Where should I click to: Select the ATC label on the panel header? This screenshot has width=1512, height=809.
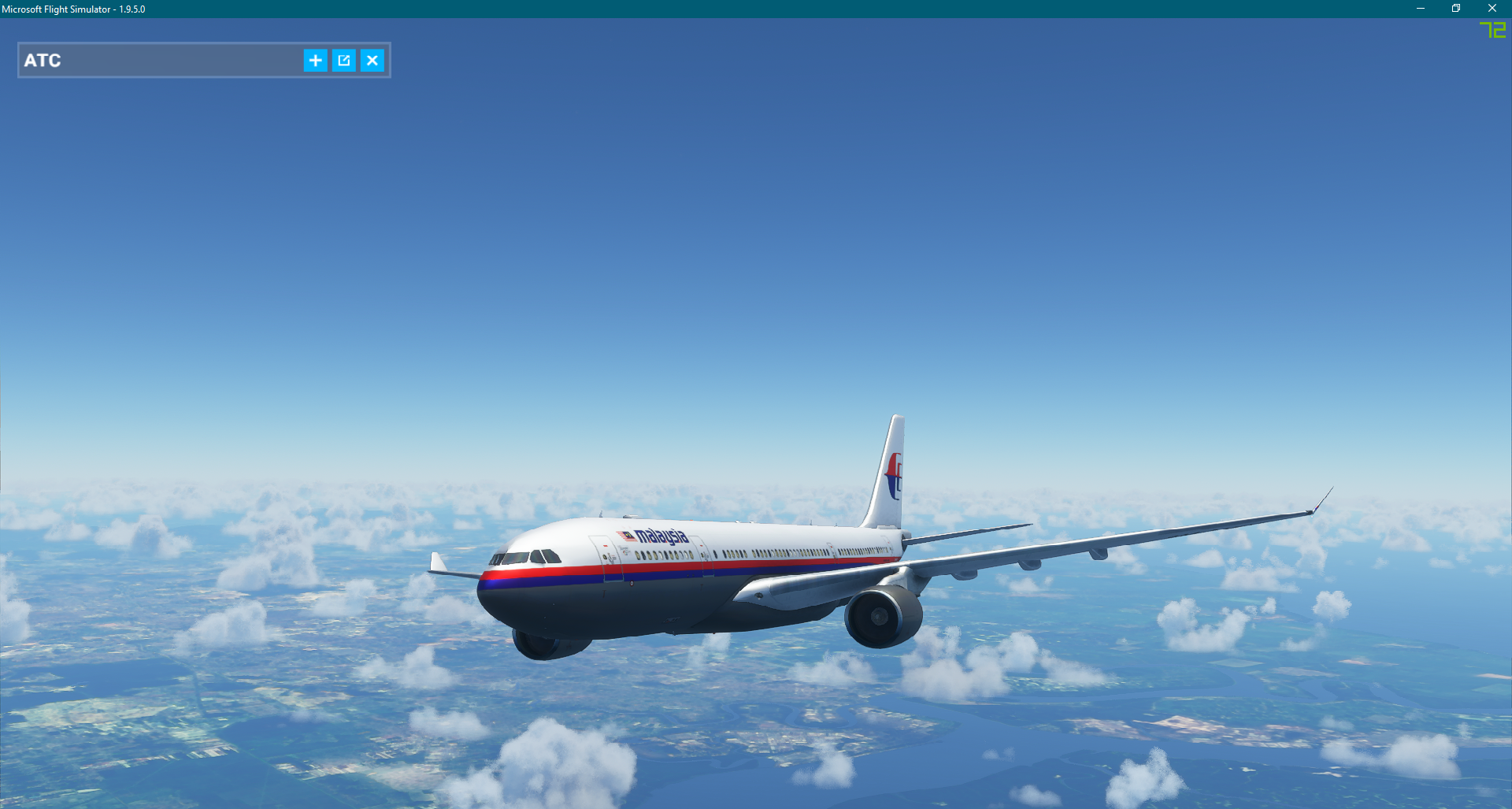coord(42,60)
